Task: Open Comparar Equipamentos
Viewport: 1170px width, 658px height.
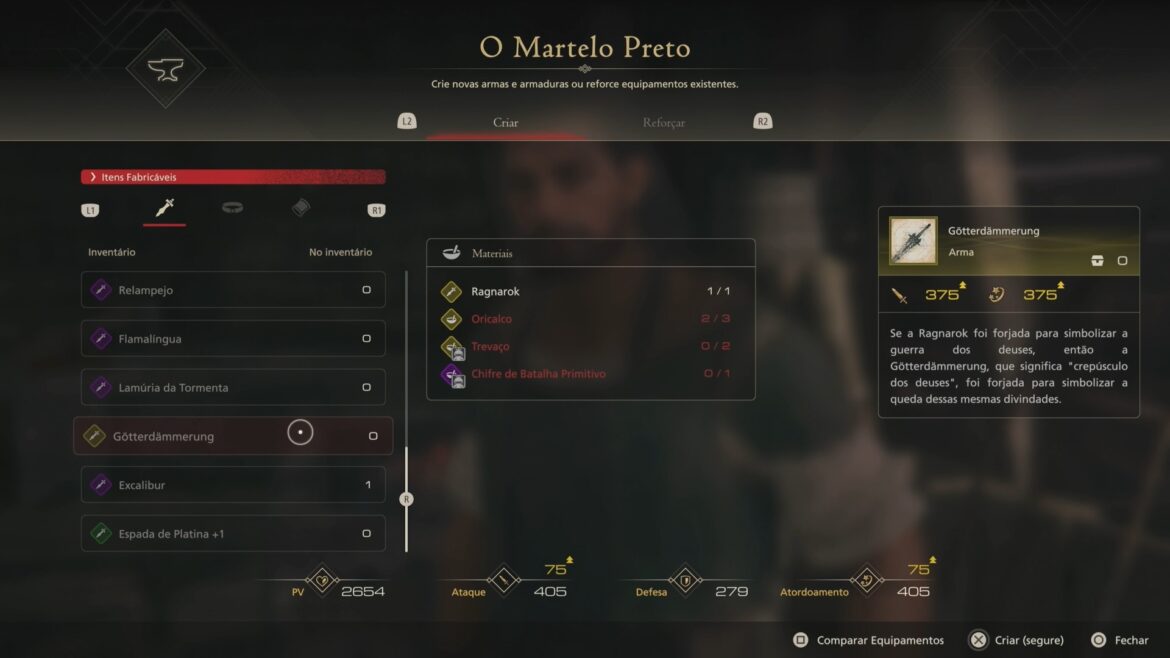Action: click(869, 640)
